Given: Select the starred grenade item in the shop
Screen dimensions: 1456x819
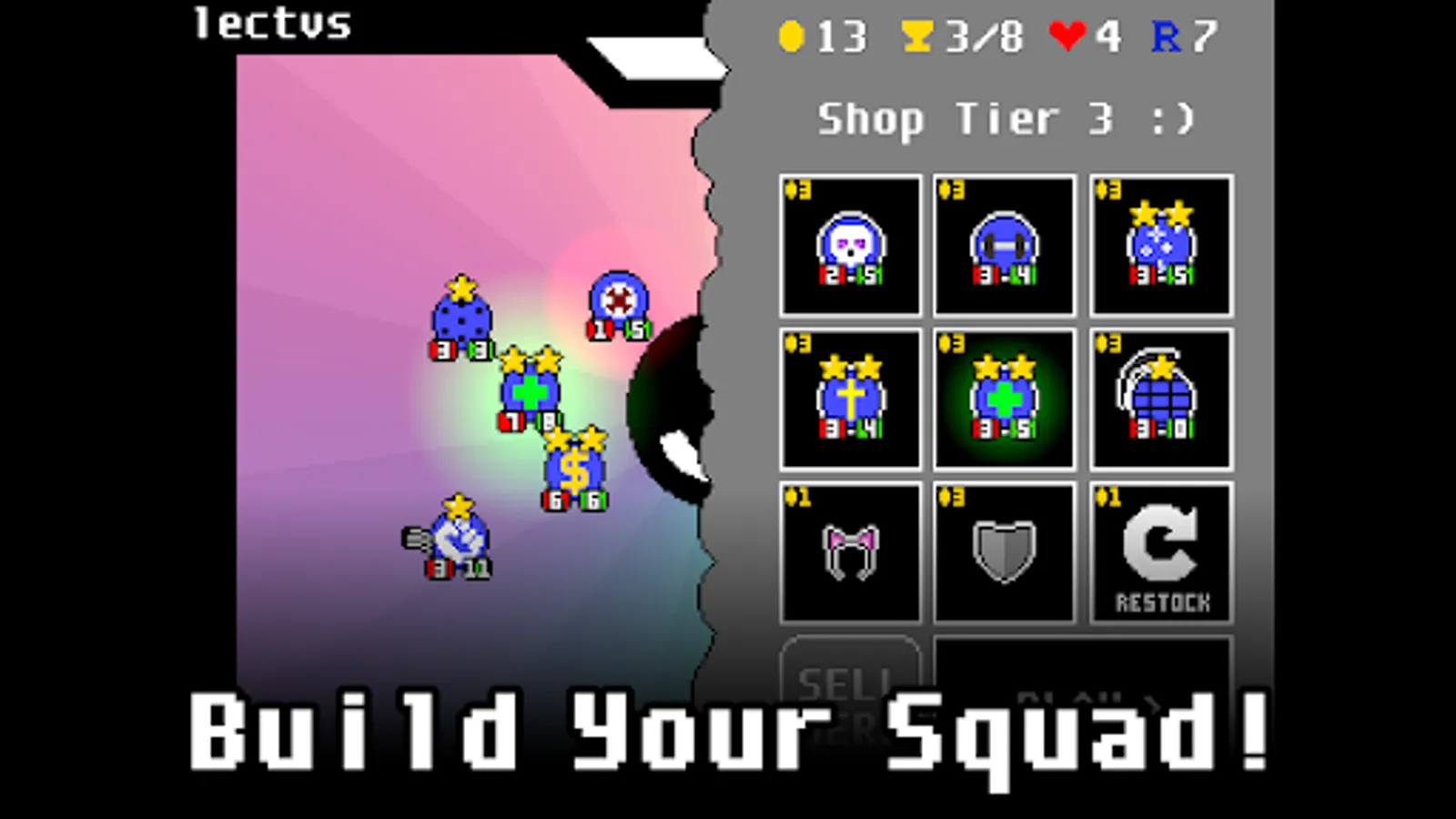Looking at the screenshot, I should click(1160, 399).
